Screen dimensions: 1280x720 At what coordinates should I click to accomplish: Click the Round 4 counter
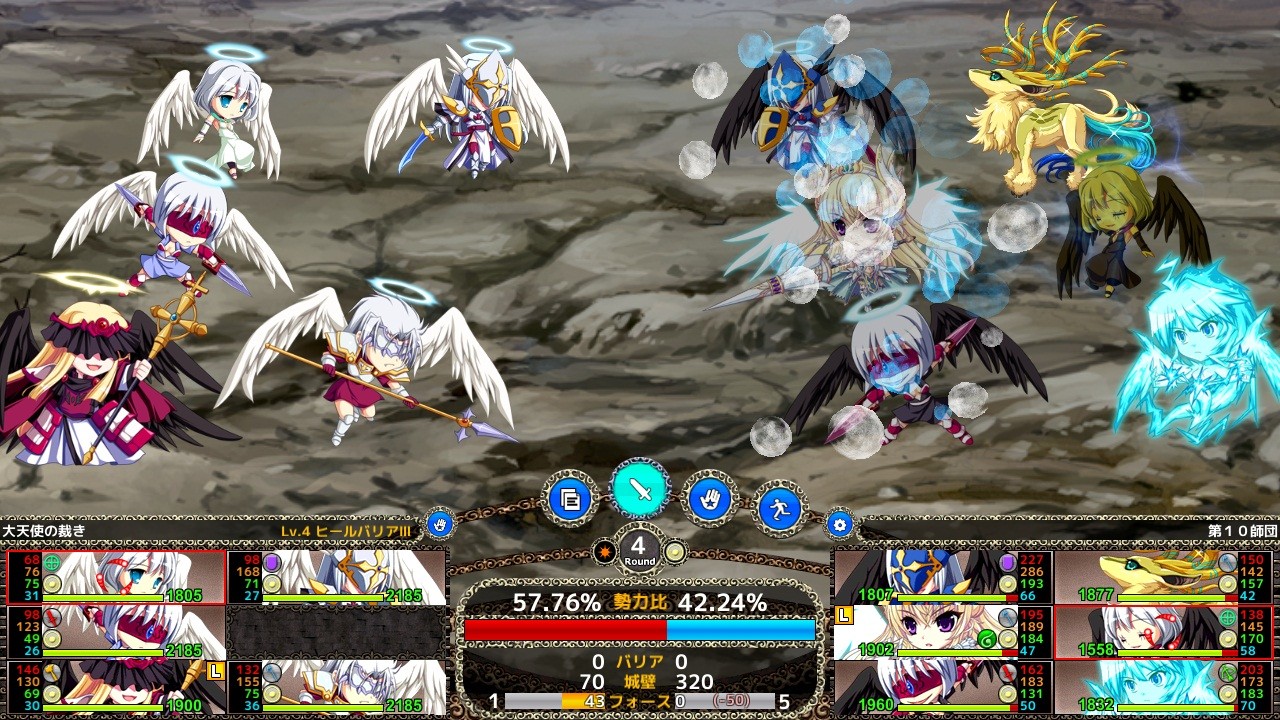(x=638, y=548)
